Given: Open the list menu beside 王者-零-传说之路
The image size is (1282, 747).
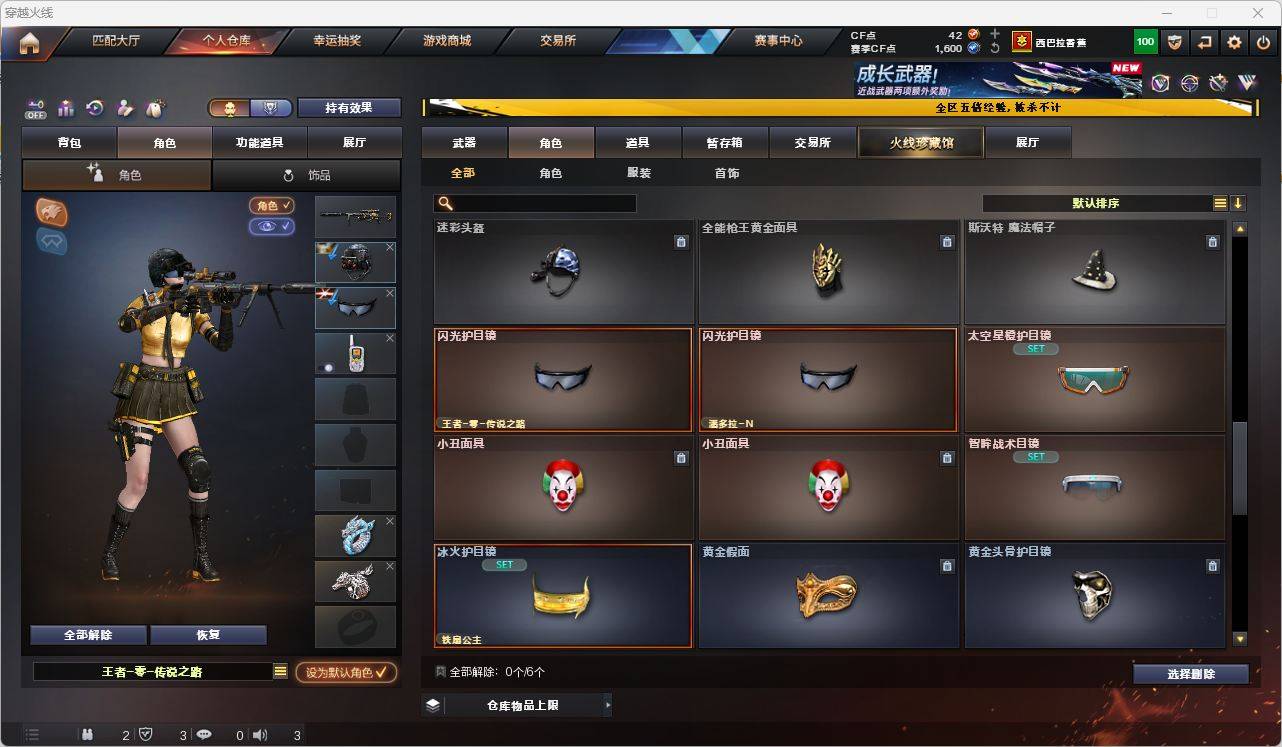Looking at the screenshot, I should click(x=281, y=672).
